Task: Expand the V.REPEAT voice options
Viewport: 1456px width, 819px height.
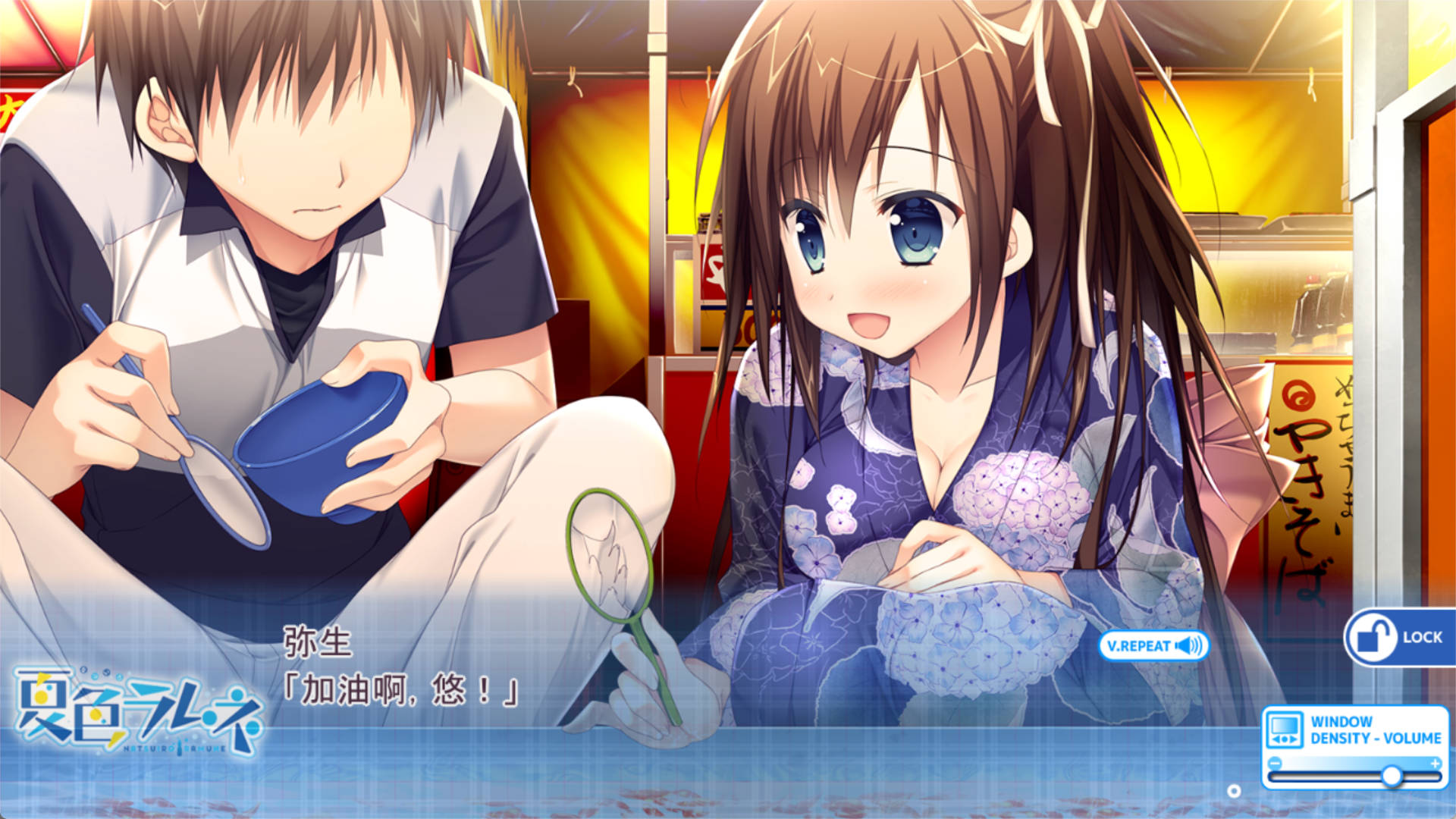Action: (x=1153, y=645)
